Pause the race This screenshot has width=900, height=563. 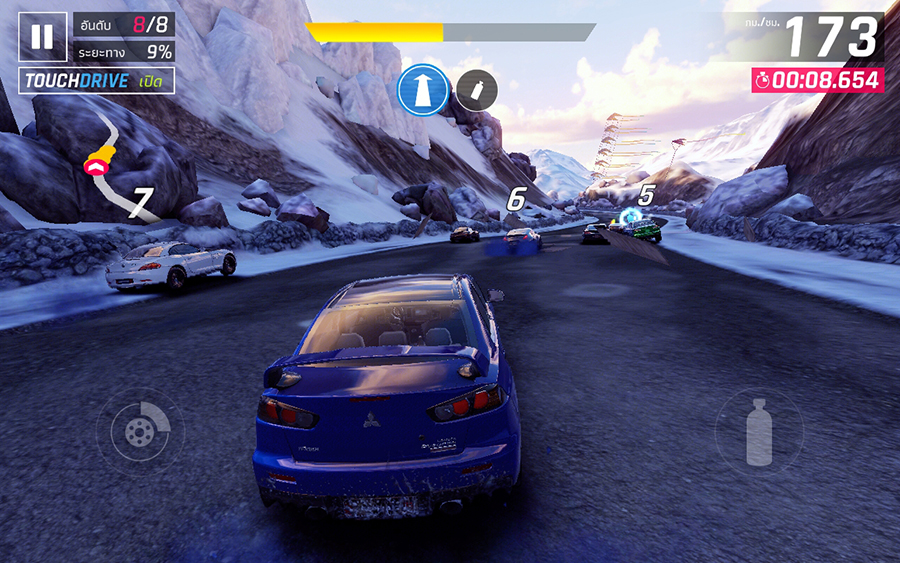coord(42,37)
